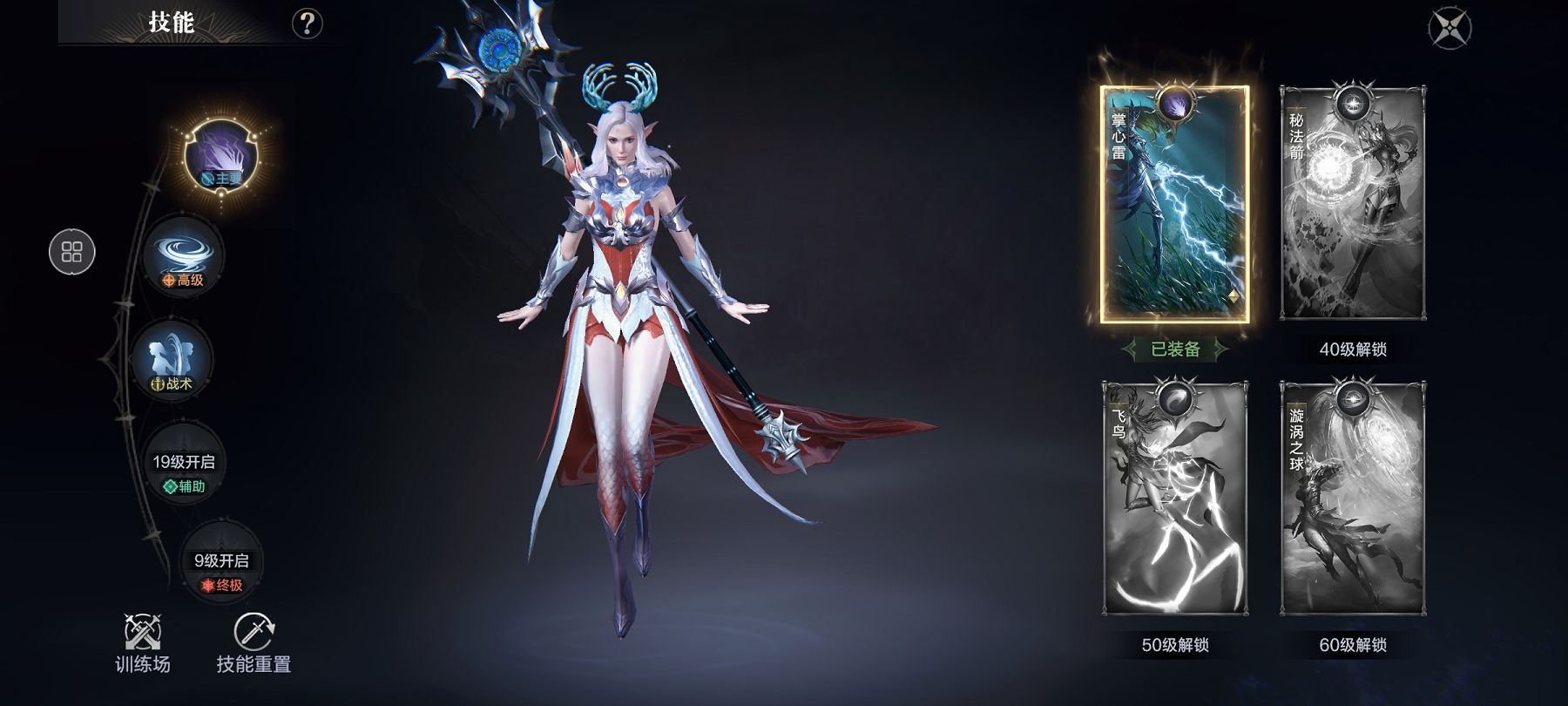Inspect the locked 飞鸟 skill card
Screen dimensions: 1568x706
click(1174, 499)
